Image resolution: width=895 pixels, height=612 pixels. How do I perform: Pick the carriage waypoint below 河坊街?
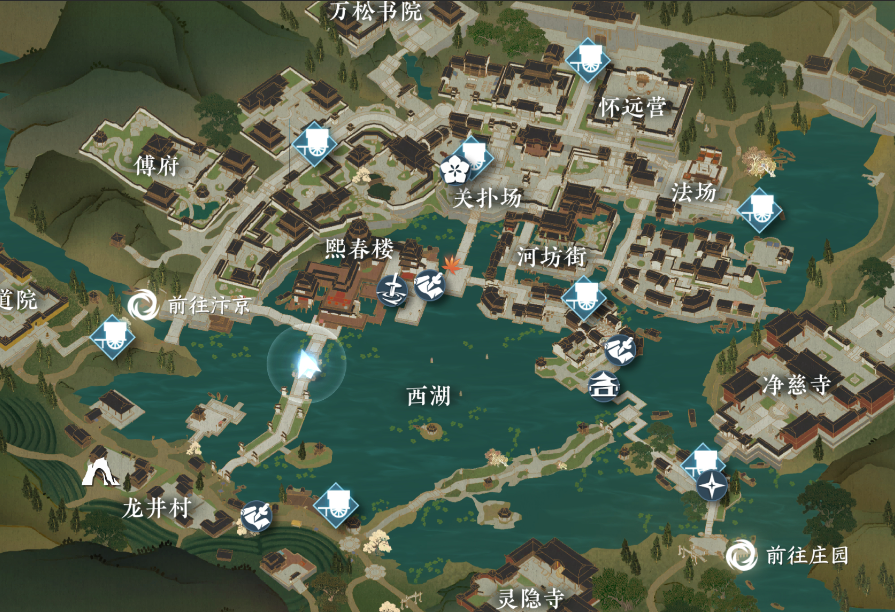583,297
